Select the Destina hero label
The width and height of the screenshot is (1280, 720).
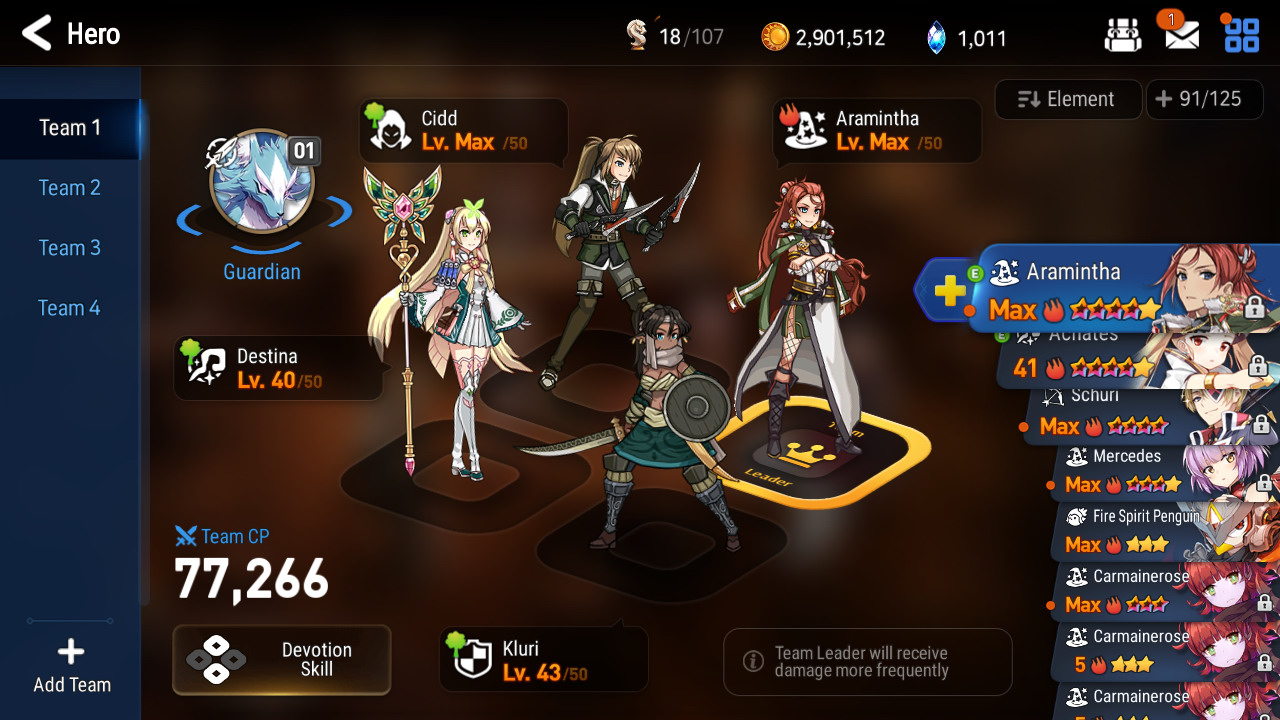(277, 368)
